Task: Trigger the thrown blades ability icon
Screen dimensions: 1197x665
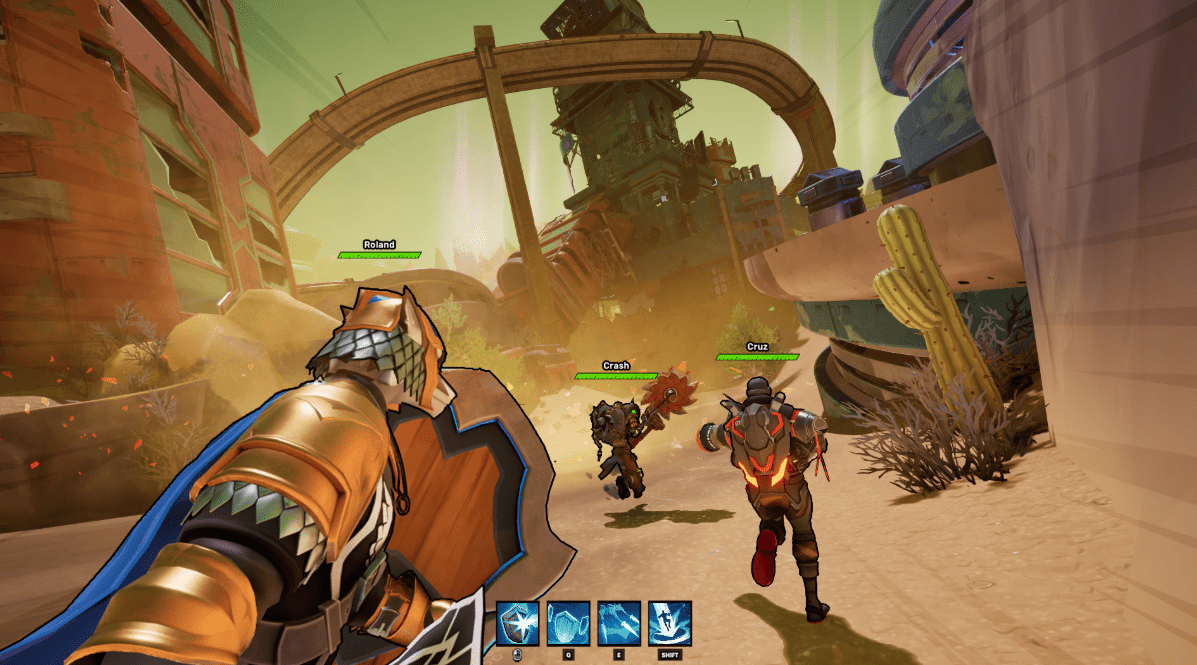Action: (619, 623)
